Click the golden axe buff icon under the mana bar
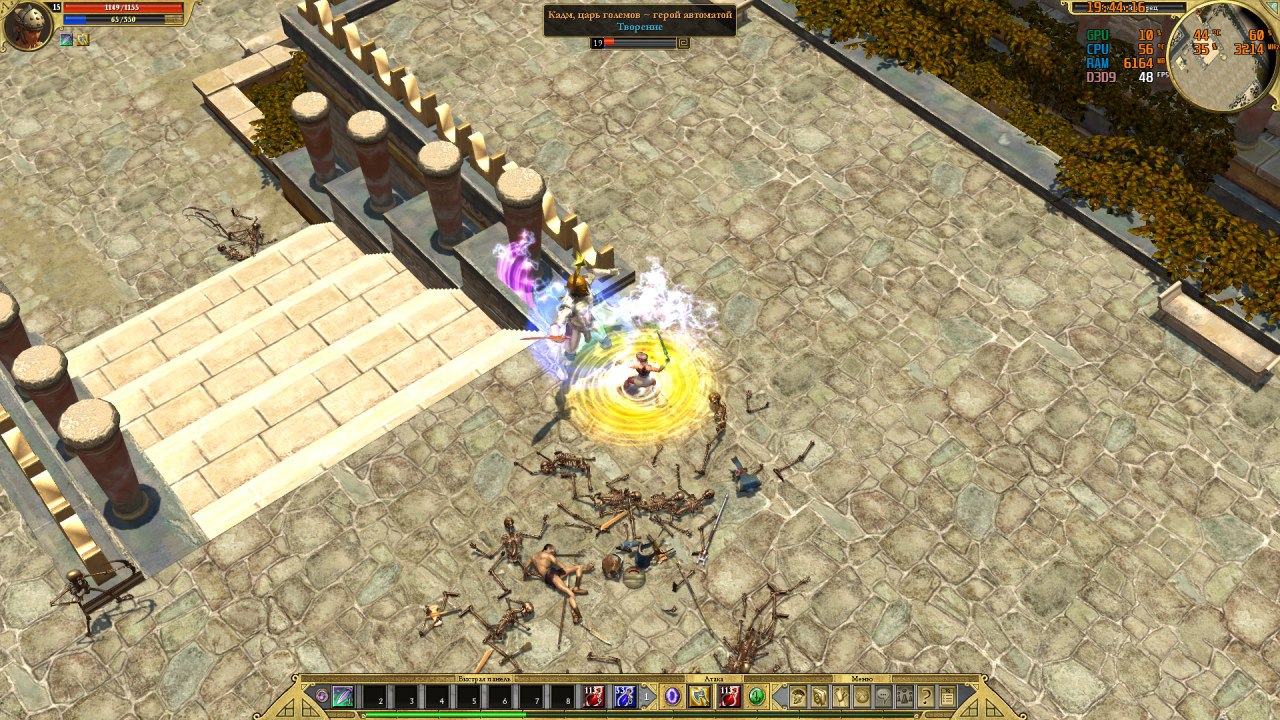This screenshot has width=1280, height=720. coord(83,40)
